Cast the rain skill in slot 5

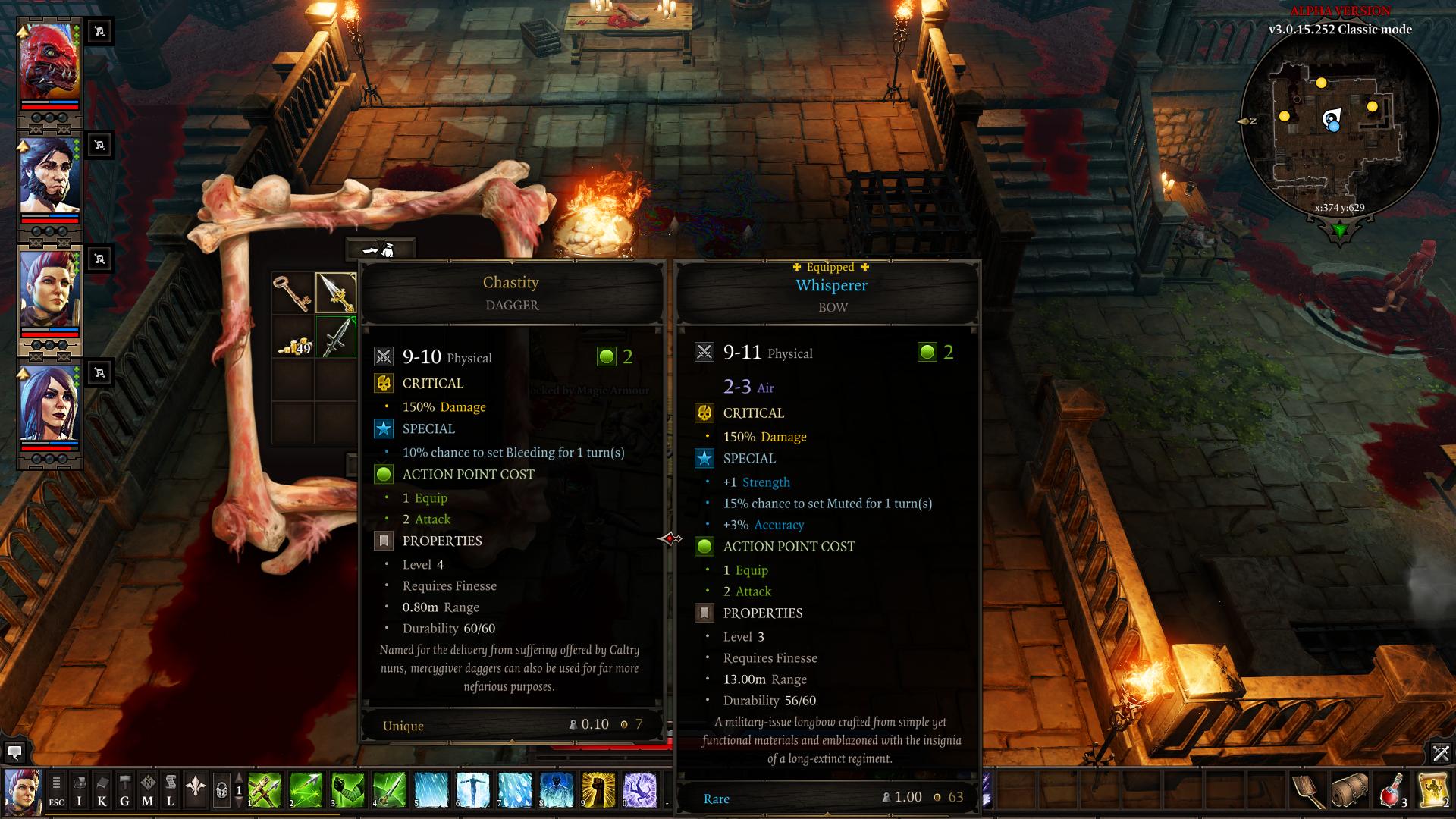431,789
